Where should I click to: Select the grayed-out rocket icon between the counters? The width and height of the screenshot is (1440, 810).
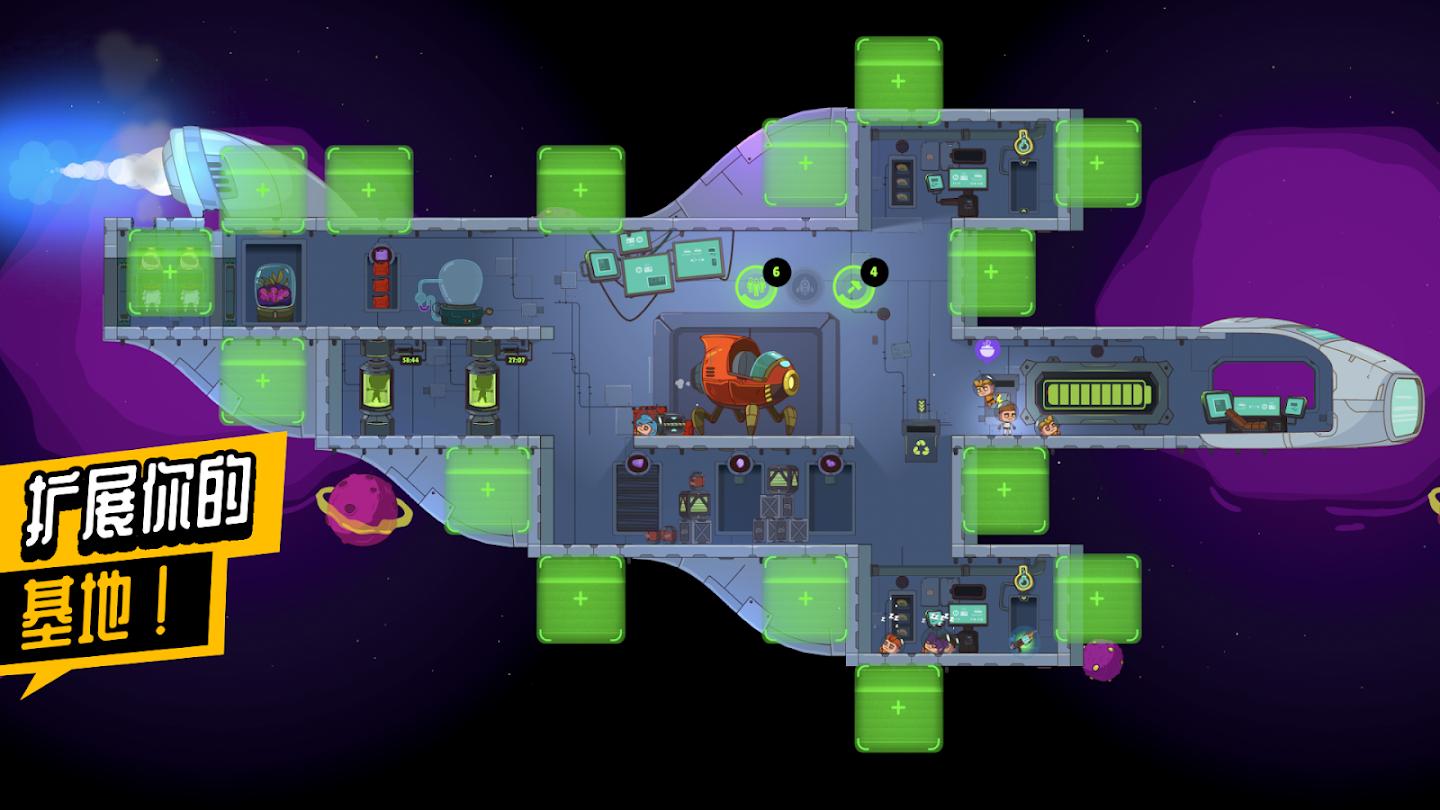806,287
